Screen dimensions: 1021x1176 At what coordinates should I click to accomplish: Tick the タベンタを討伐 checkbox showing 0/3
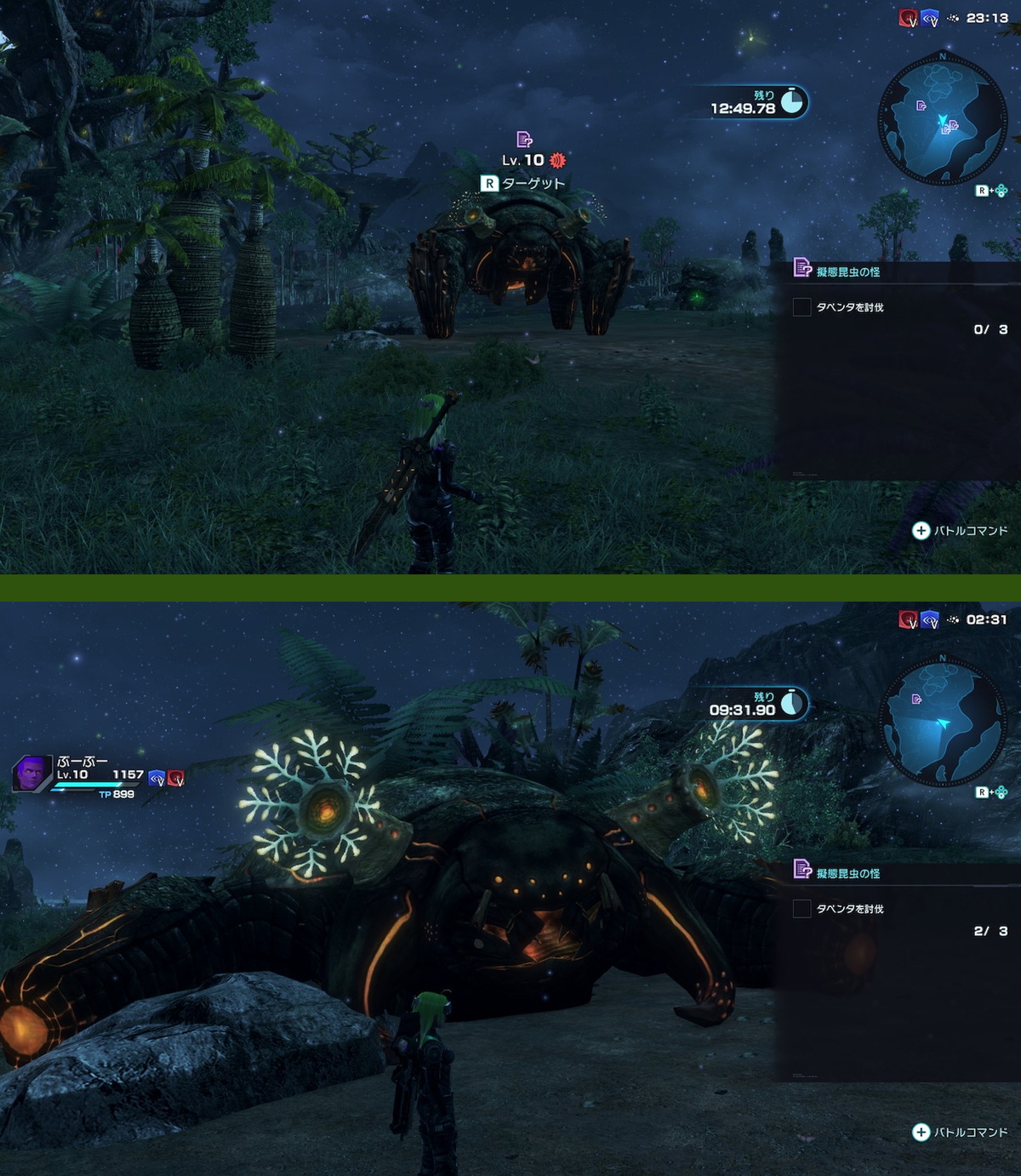pyautogui.click(x=801, y=307)
